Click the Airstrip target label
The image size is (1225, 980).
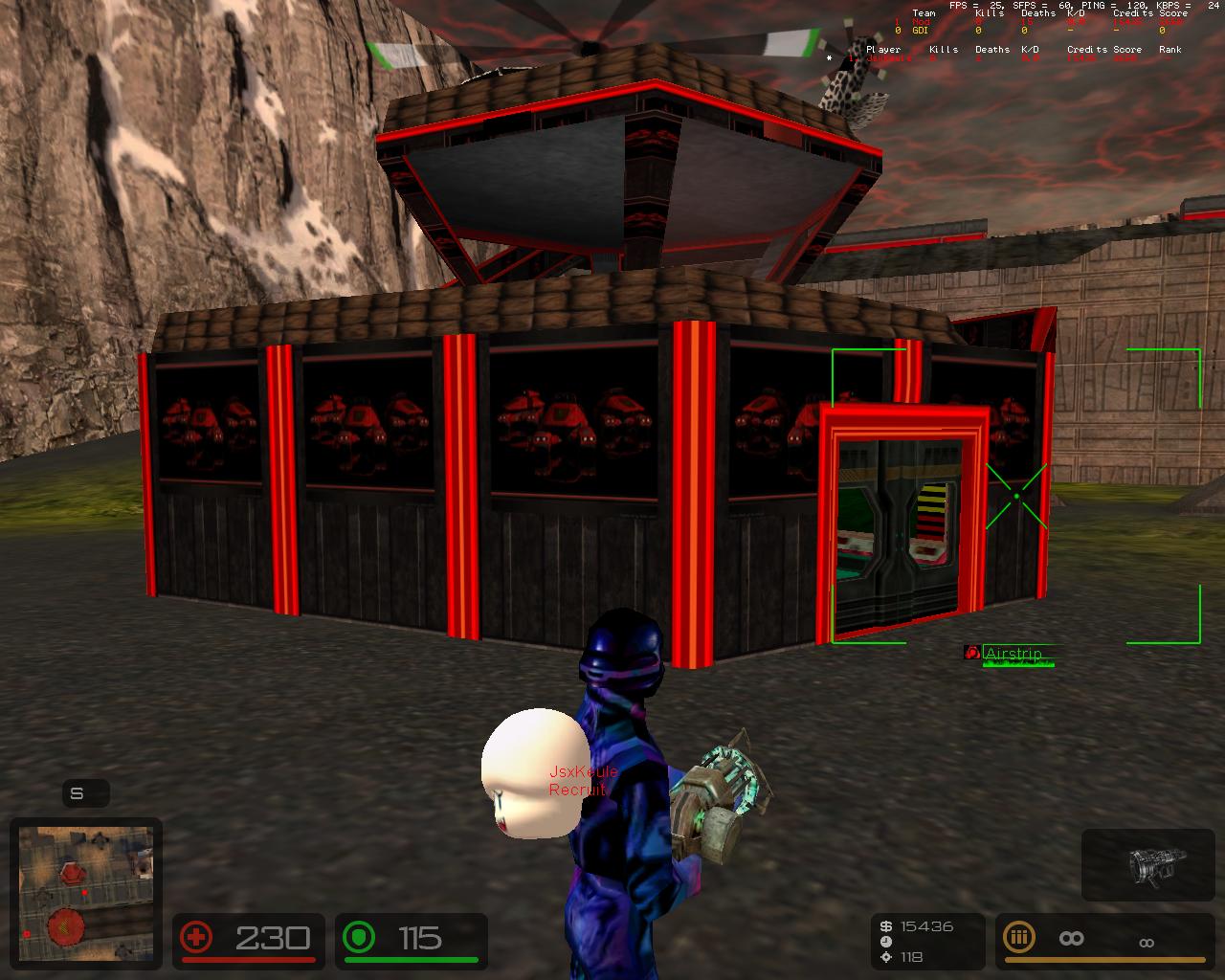pos(1013,654)
